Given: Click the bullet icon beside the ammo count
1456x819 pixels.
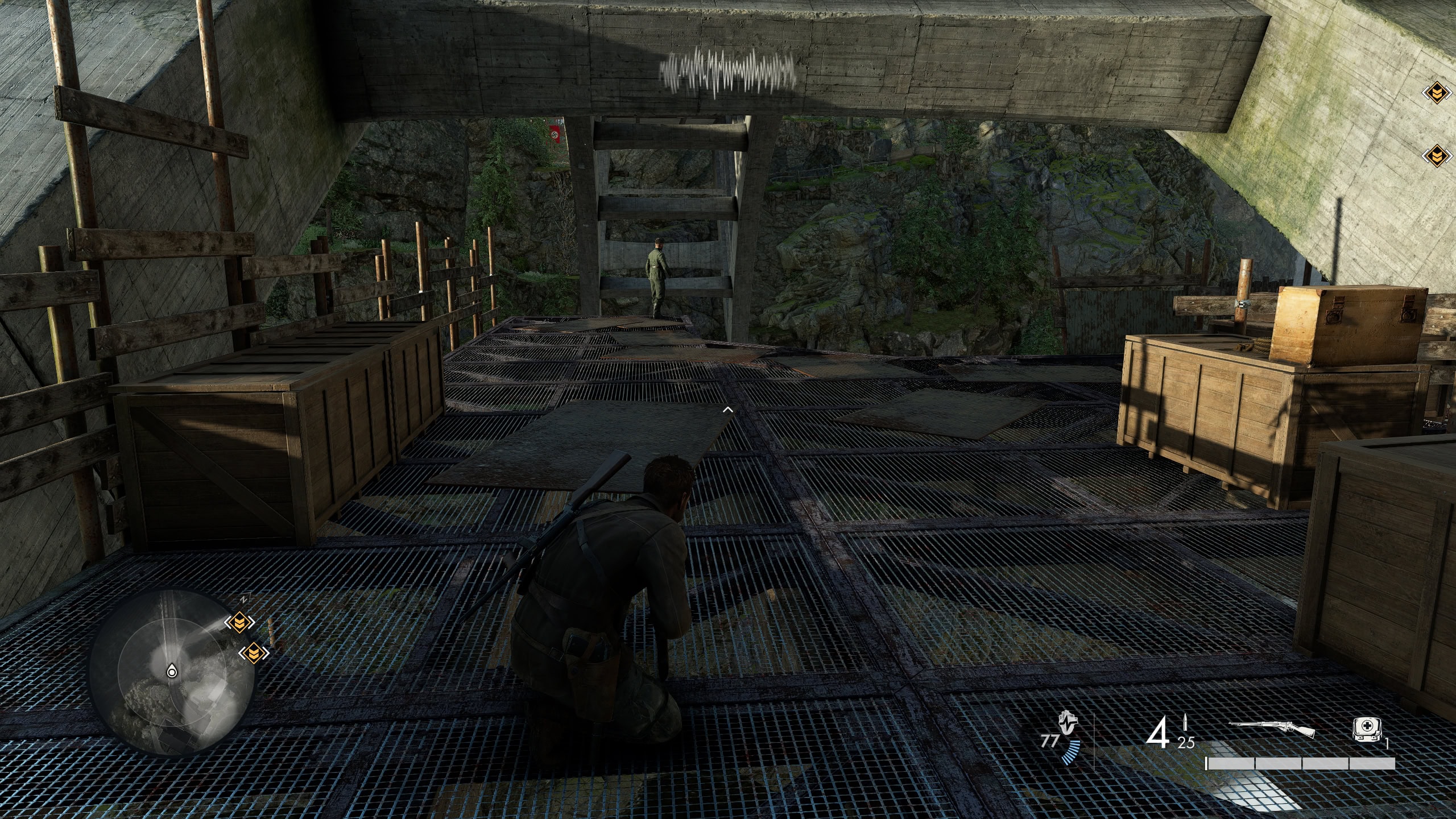Looking at the screenshot, I should [1185, 723].
